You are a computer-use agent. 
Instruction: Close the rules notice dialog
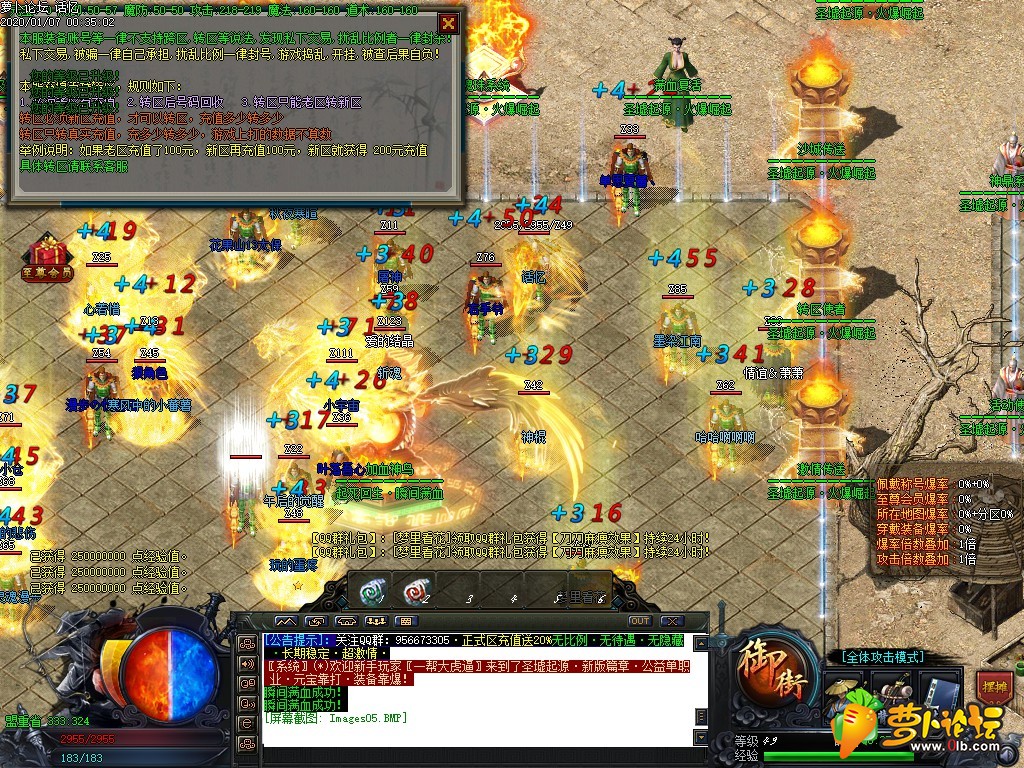449,23
